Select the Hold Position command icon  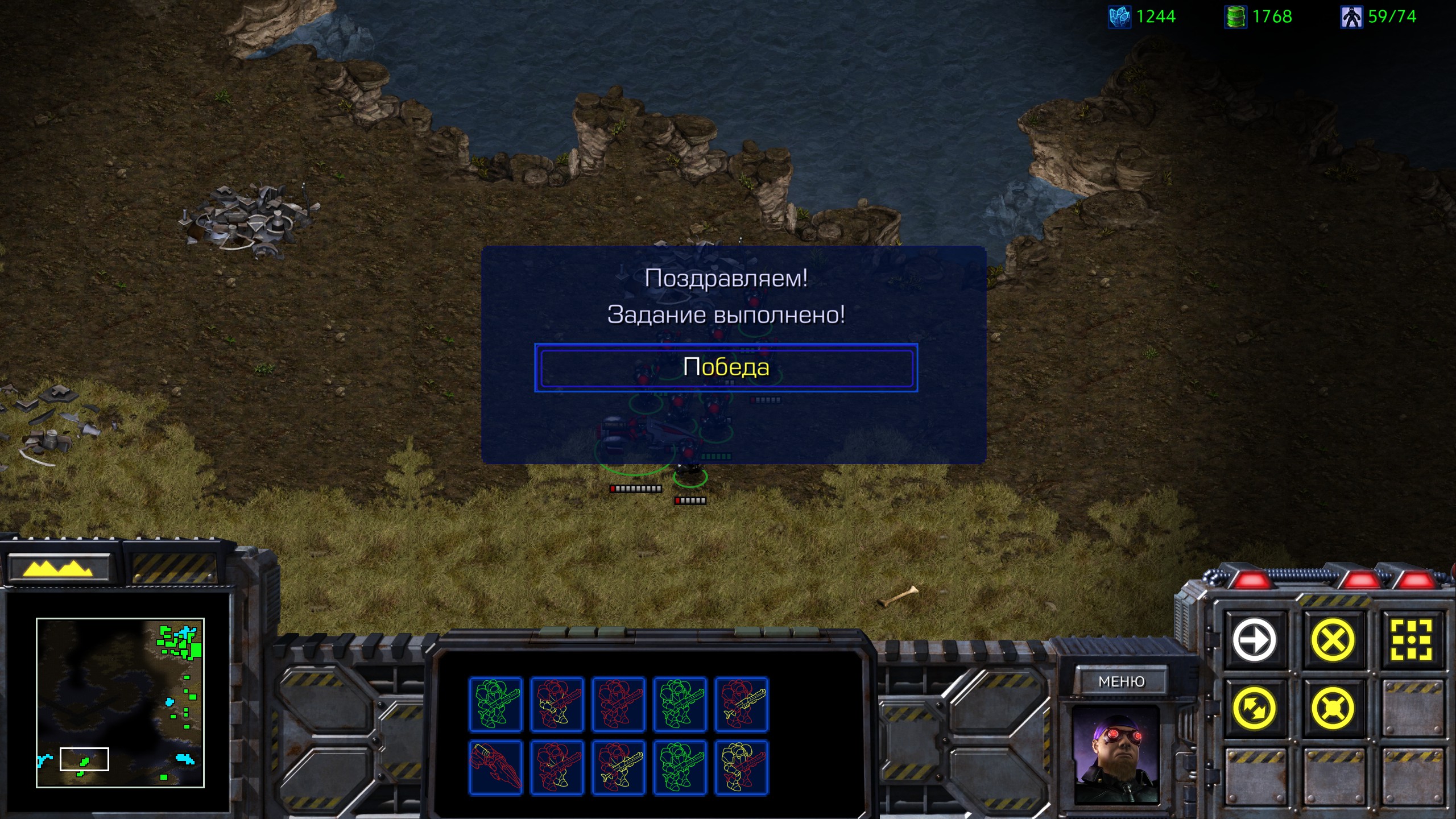point(1333,709)
